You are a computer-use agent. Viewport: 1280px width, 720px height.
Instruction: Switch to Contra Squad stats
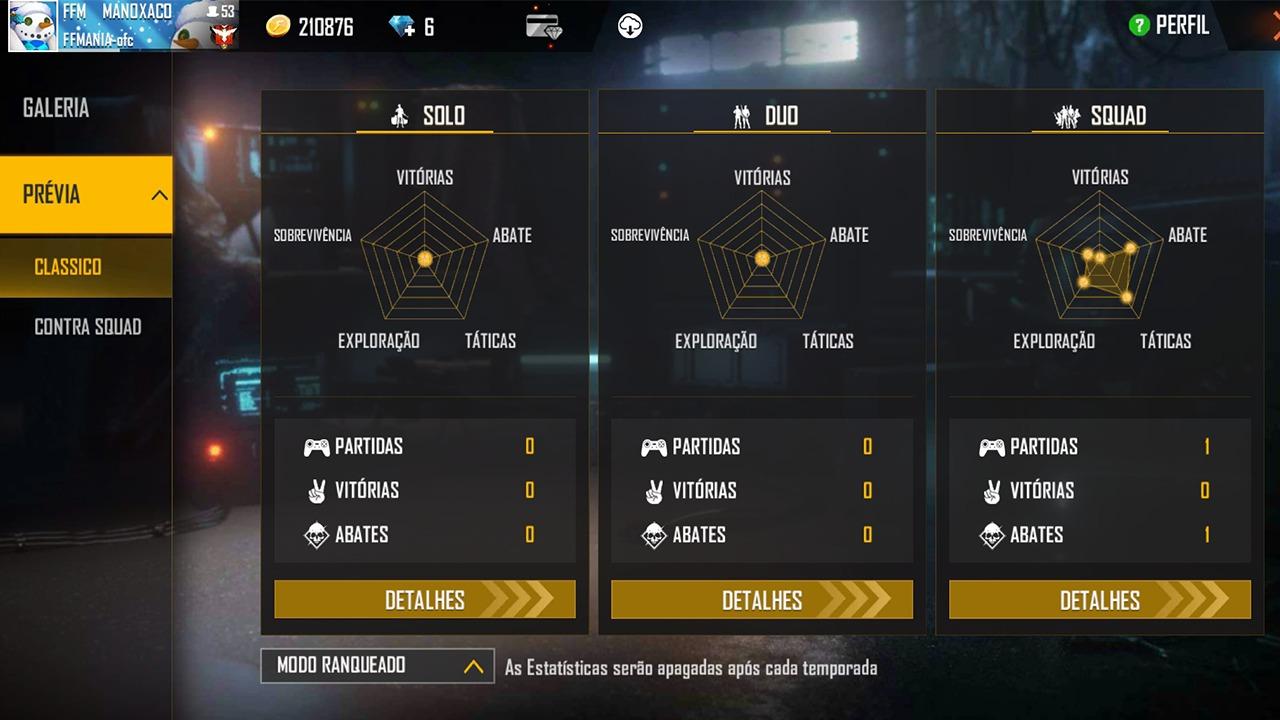(x=88, y=327)
